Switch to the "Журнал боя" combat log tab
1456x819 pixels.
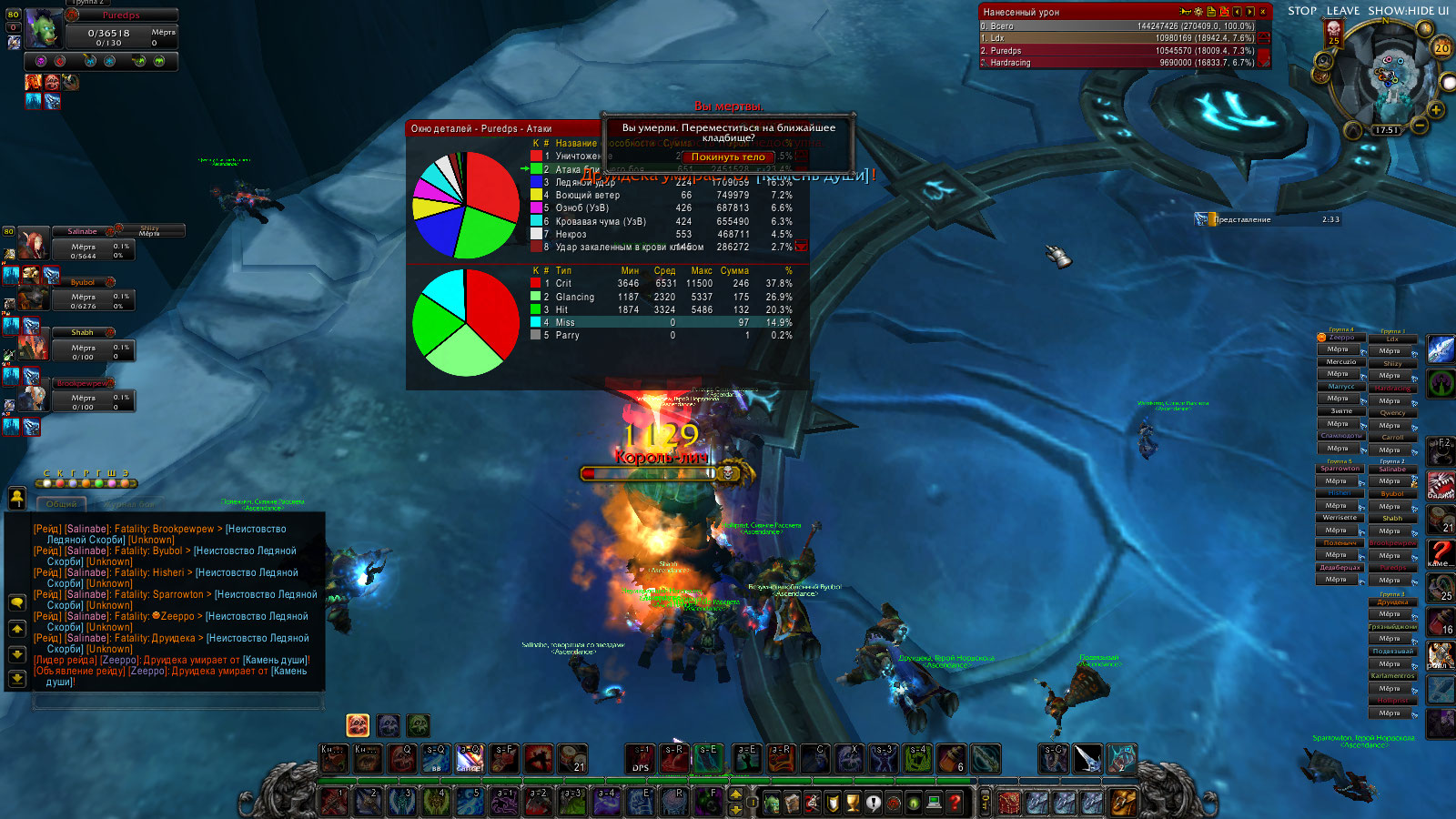click(x=132, y=503)
